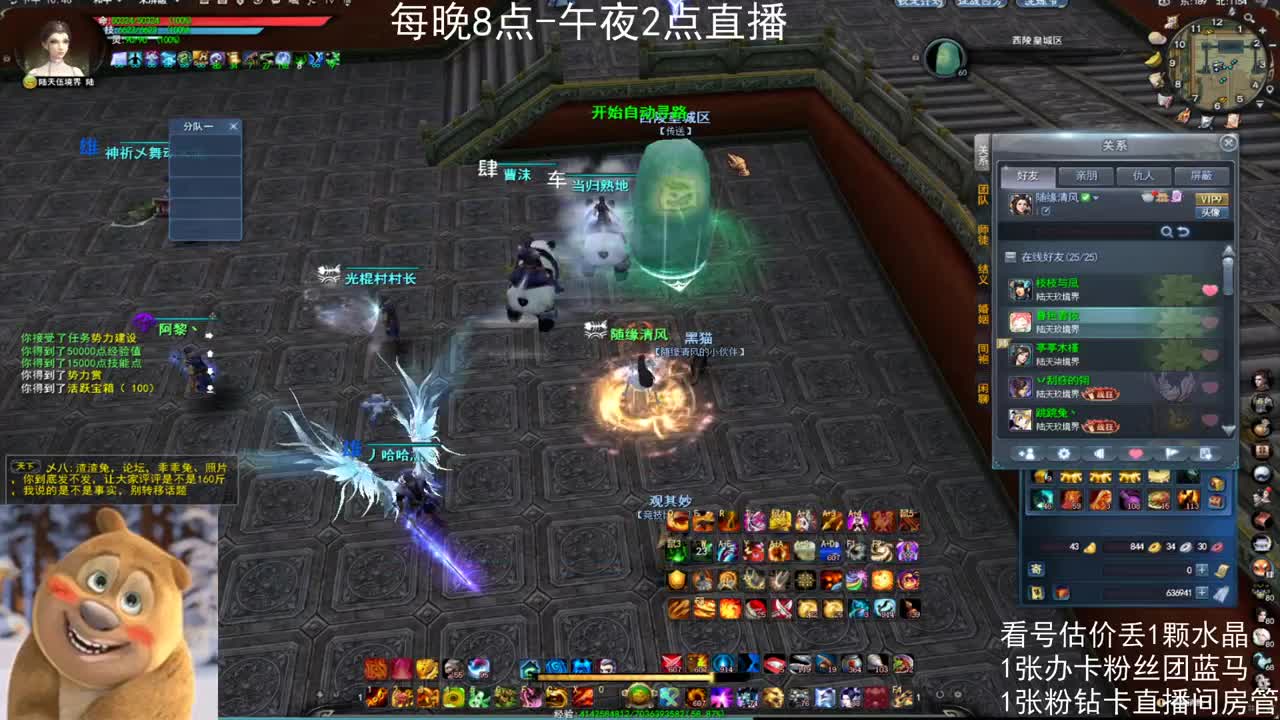Viewport: 1280px width, 720px height.
Task: Toggle the online status check beside 随缘清风
Action: coord(1087,196)
